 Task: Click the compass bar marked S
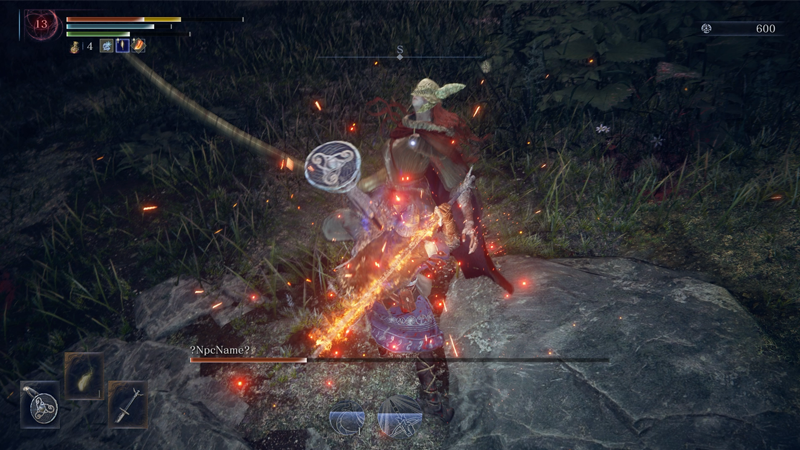(x=400, y=53)
